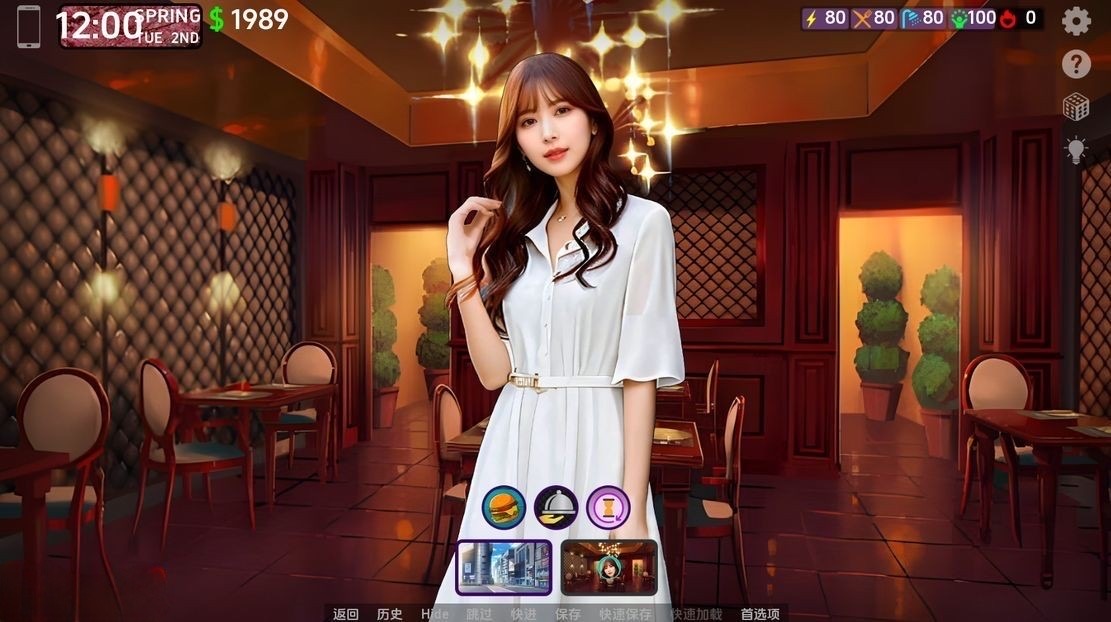Go to the city street location thumbnail

pyautogui.click(x=504, y=567)
